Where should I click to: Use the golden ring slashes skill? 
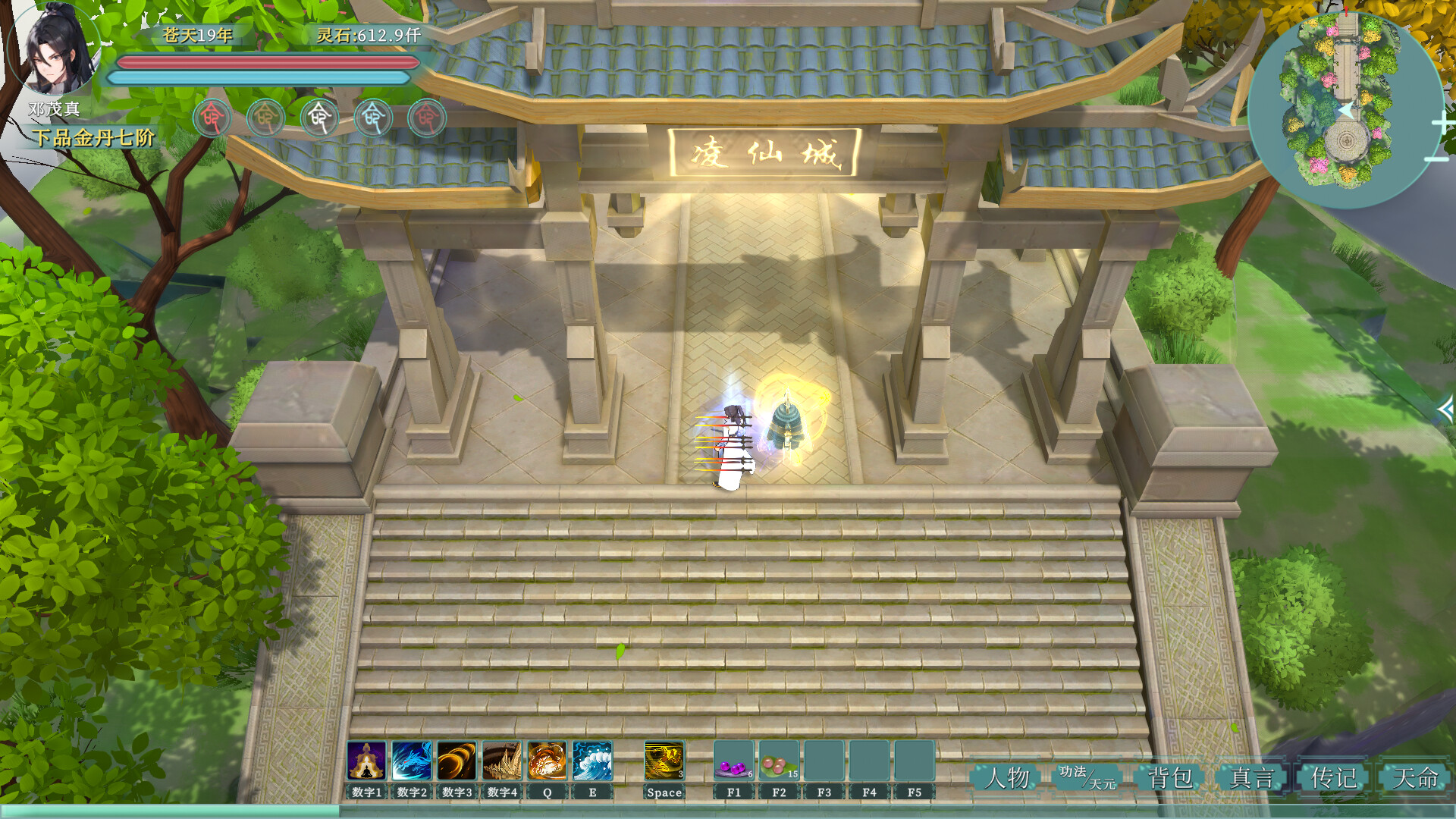457,761
